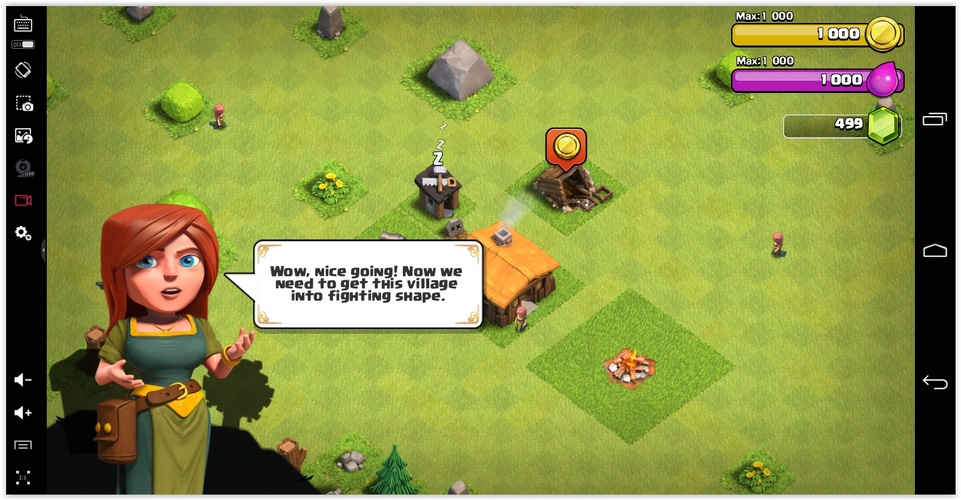Rotate the emulator screen
961x500 pixels.
coord(23,71)
